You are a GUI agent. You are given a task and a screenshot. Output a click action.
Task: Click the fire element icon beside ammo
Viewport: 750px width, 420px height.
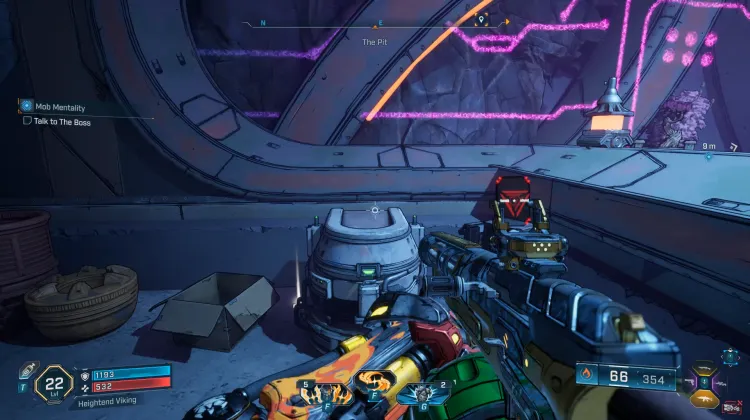click(x=585, y=377)
